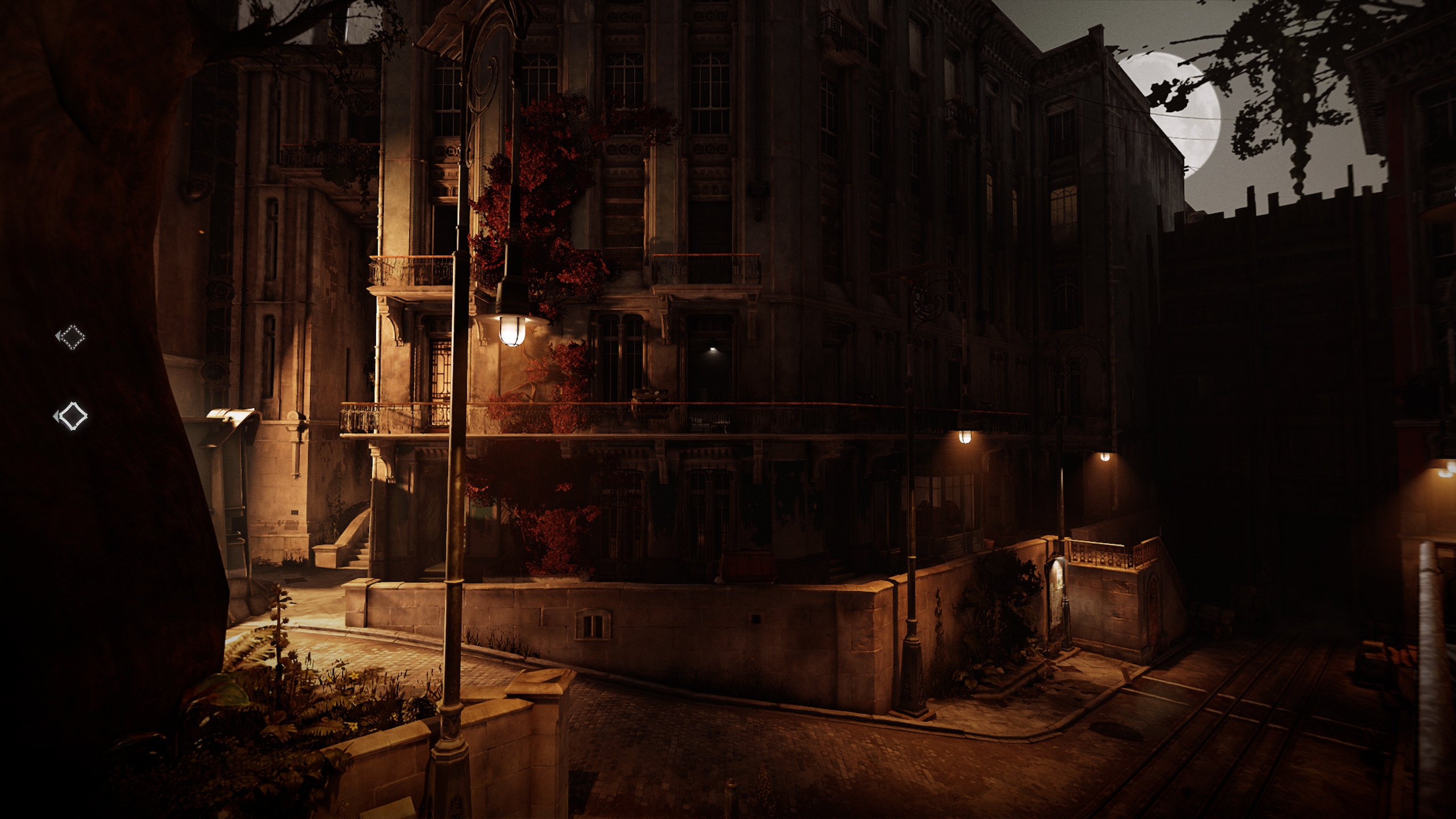
Task: Select the dotted-outline diamond objective marker
Action: pyautogui.click(x=72, y=337)
